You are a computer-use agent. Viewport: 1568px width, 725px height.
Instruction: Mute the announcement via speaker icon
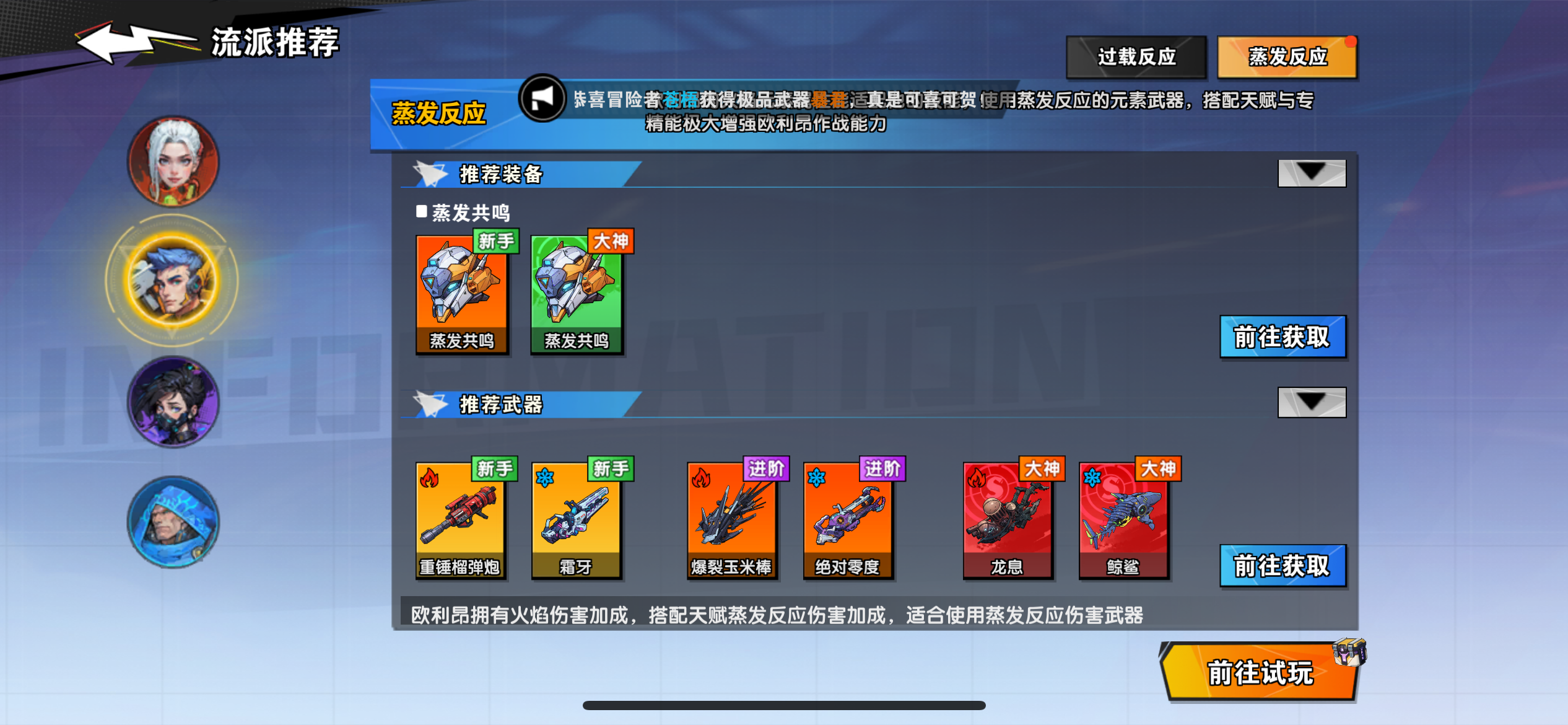coord(542,99)
